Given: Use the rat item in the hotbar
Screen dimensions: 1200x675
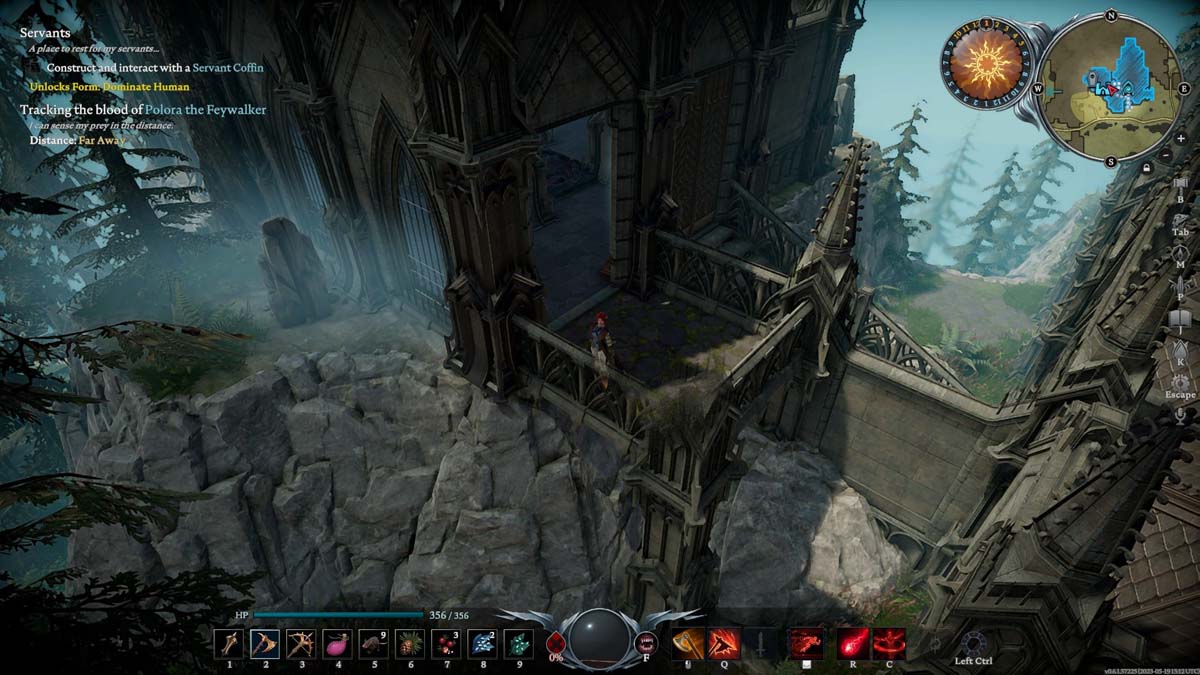Looking at the screenshot, I should click(x=373, y=643).
